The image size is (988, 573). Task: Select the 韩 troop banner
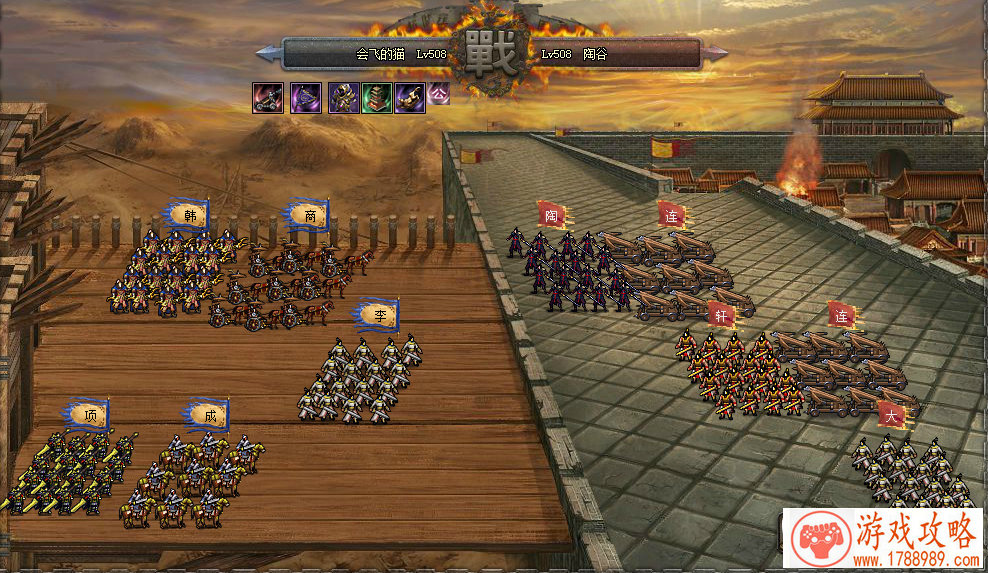coord(188,214)
